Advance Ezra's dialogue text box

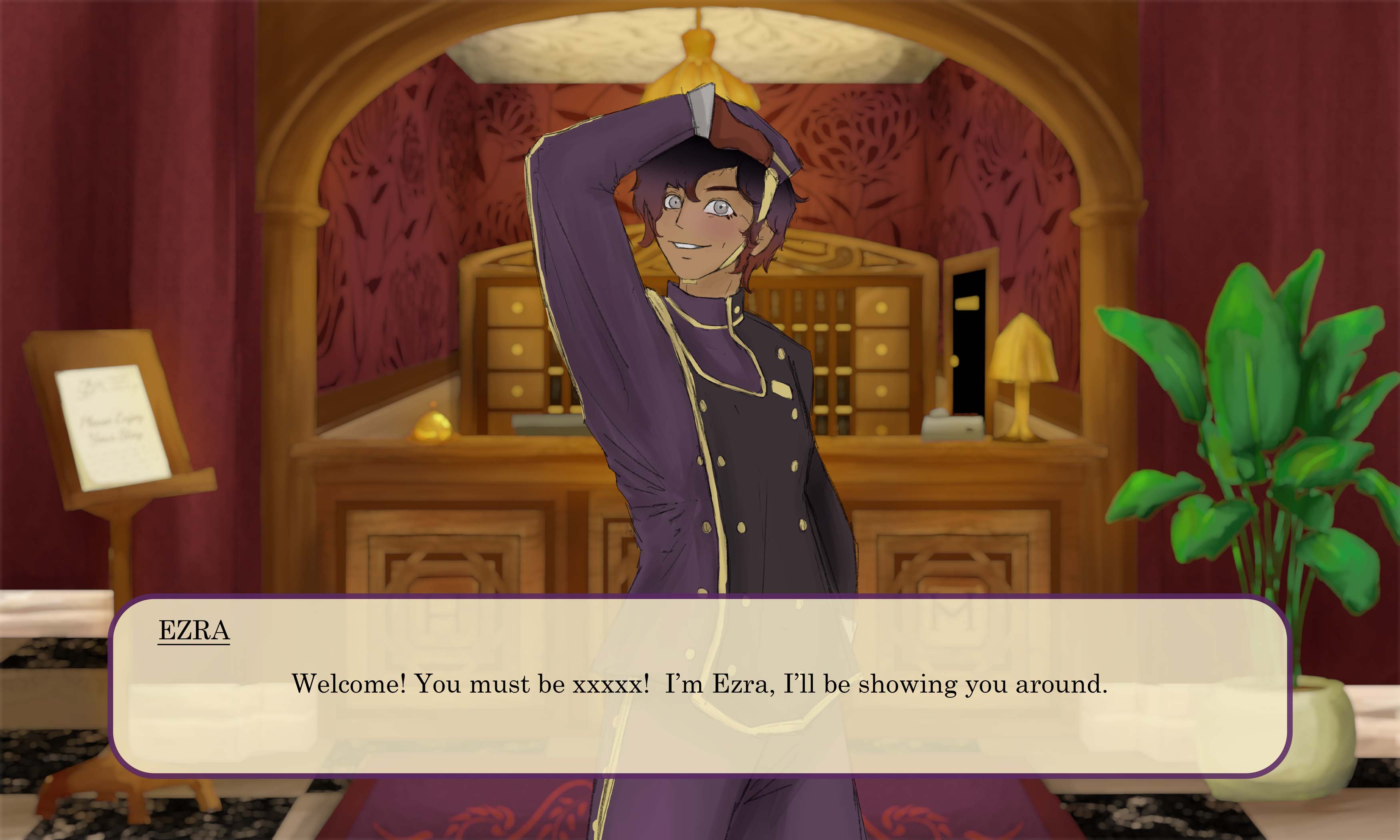coord(700,685)
